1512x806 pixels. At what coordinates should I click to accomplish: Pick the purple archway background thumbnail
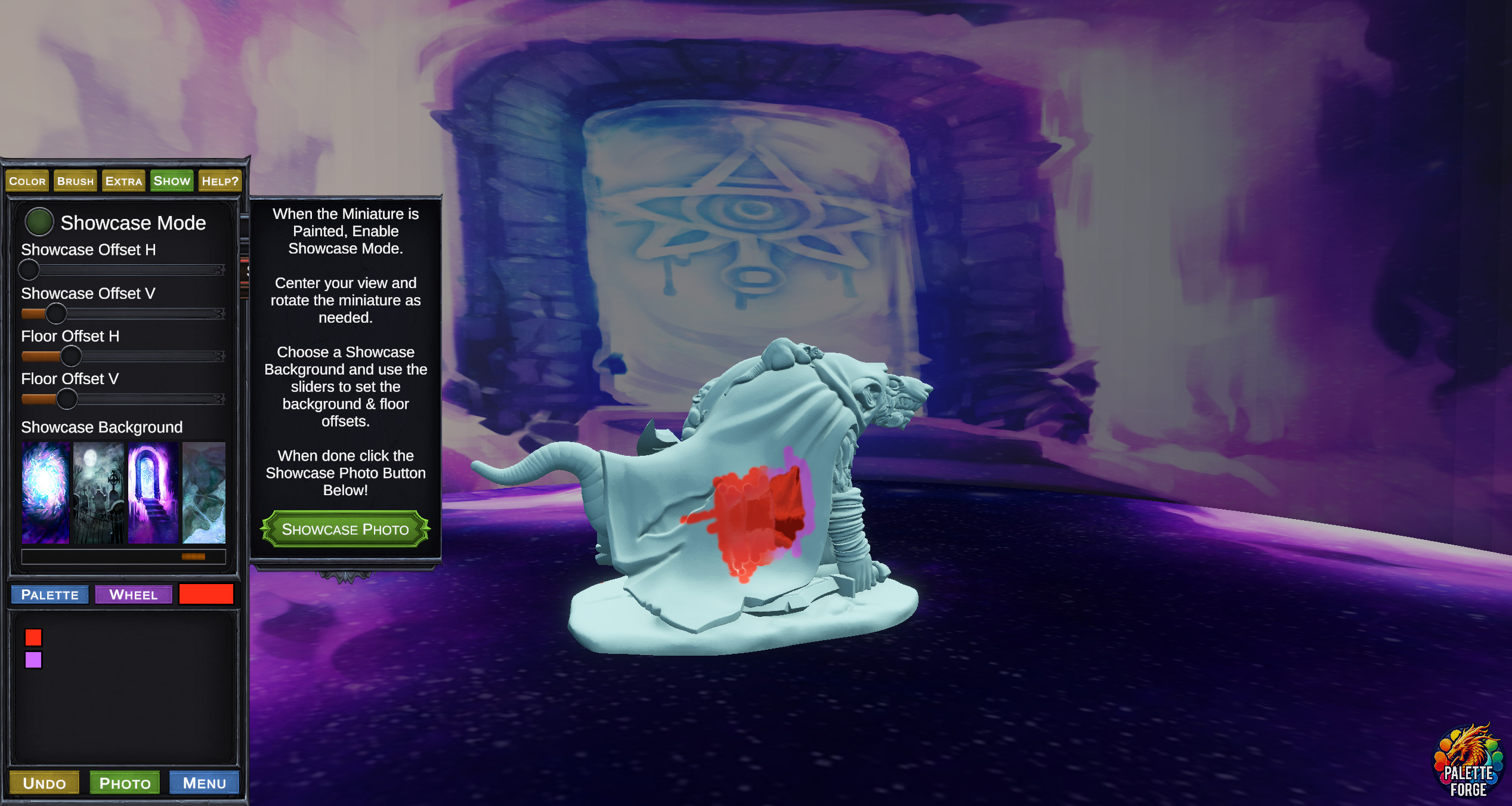[153, 492]
